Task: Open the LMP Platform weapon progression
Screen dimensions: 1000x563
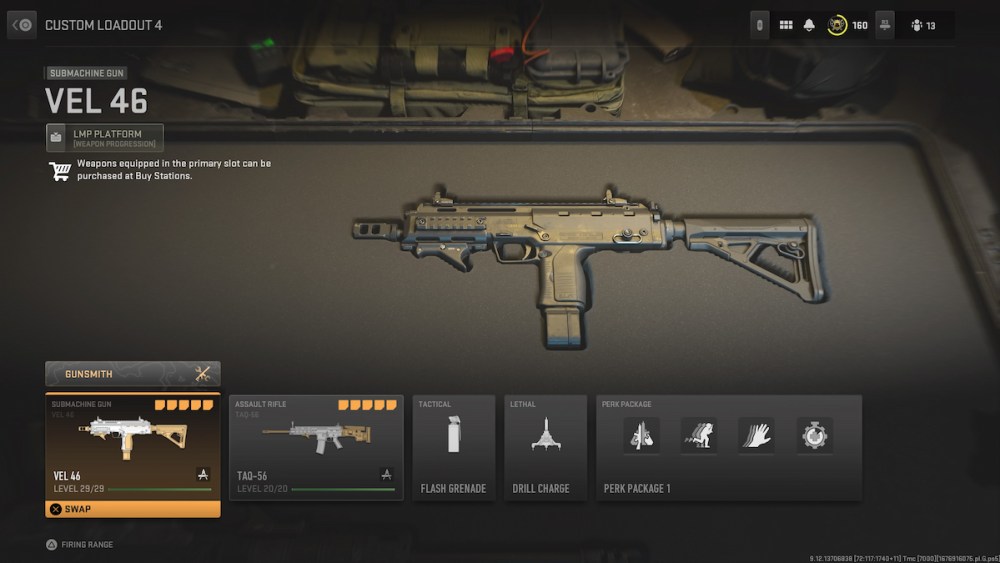Action: 104,138
